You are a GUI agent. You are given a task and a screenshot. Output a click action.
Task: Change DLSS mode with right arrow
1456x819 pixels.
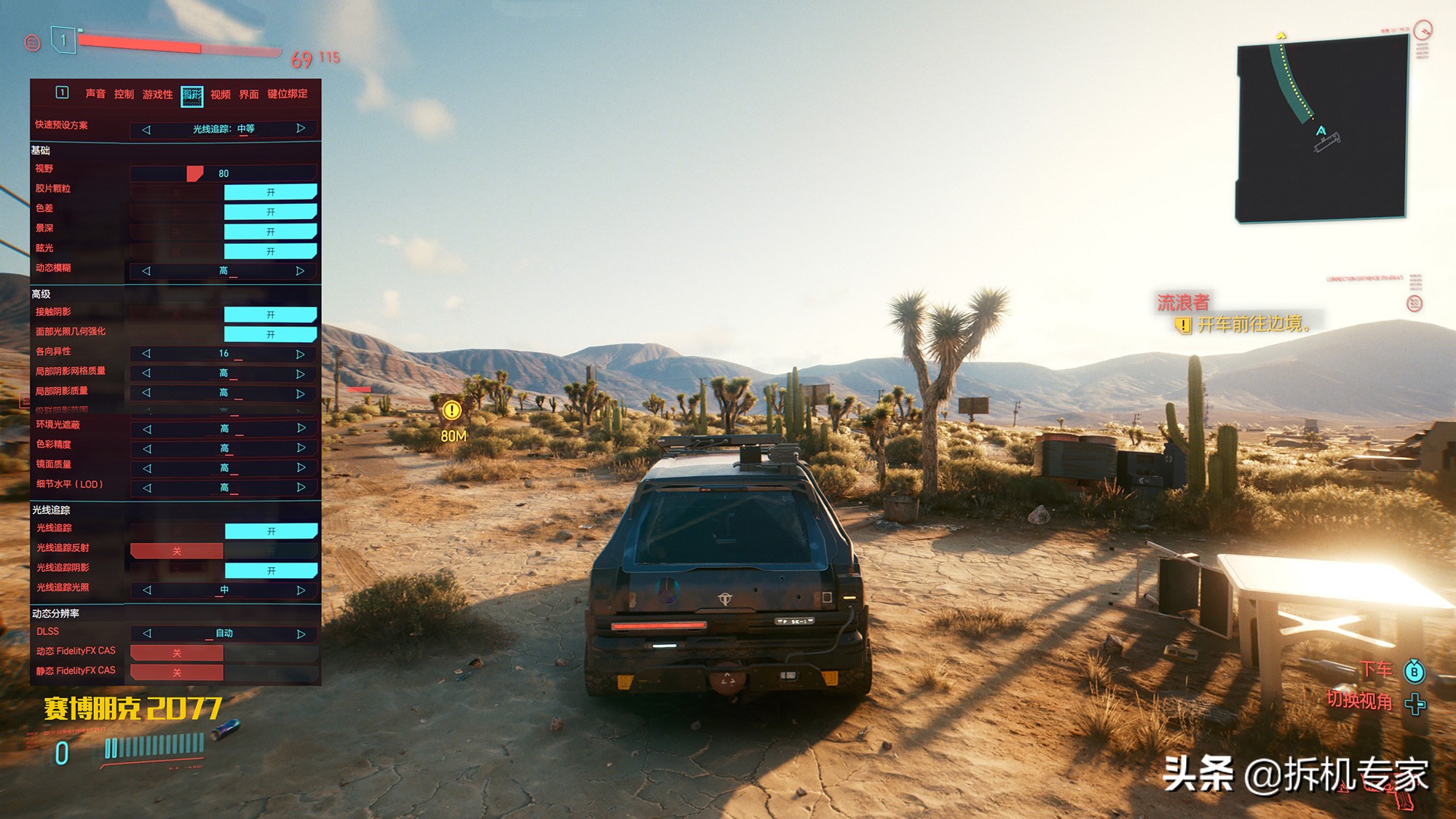click(x=301, y=634)
